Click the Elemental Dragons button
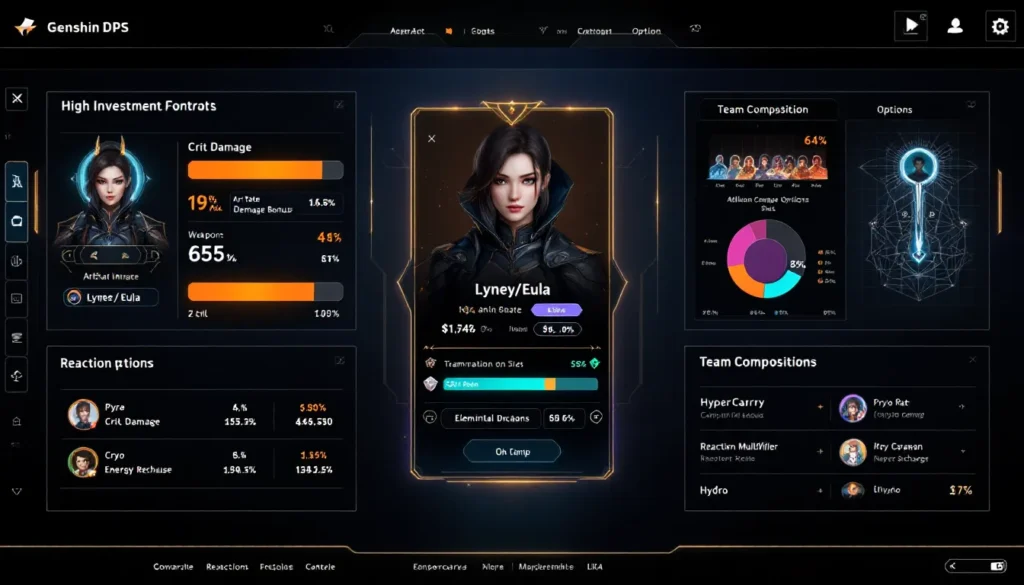 491,418
